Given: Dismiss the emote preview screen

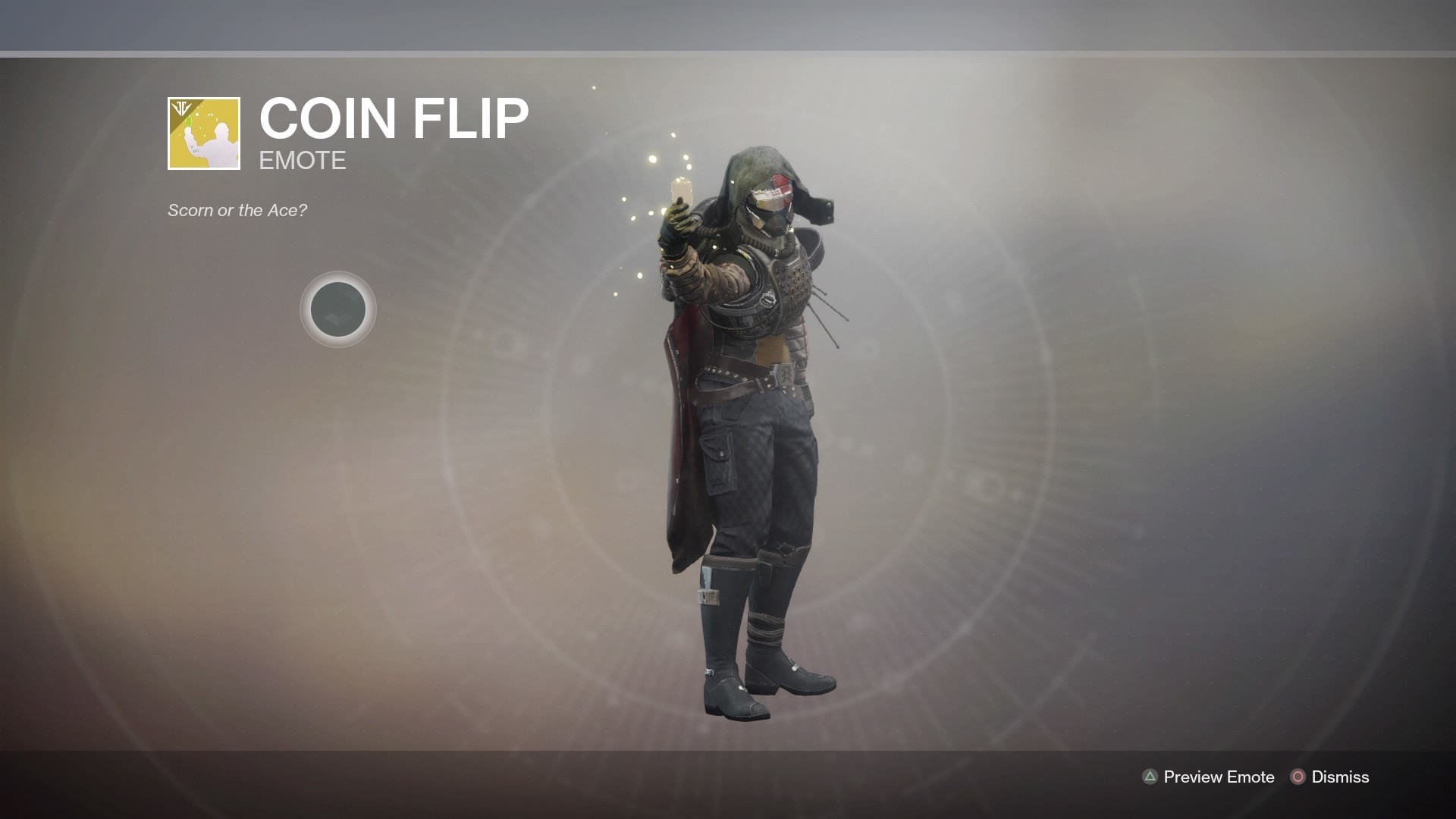Looking at the screenshot, I should click(x=1330, y=777).
